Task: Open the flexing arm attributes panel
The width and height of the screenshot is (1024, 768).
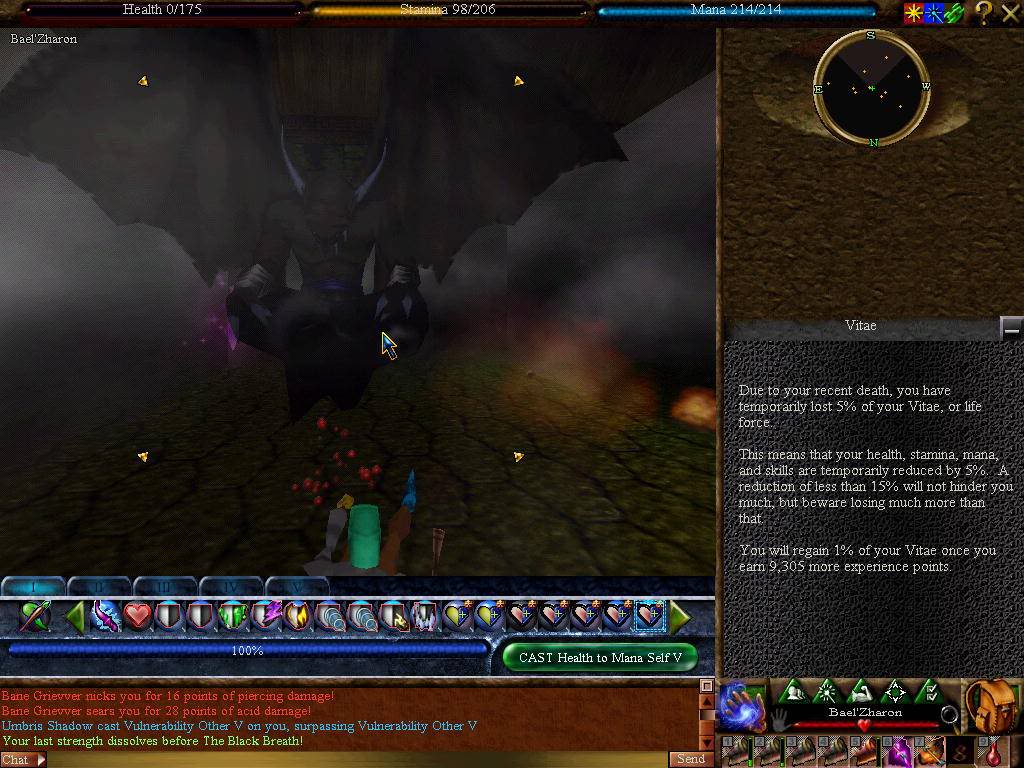Action: tap(861, 692)
